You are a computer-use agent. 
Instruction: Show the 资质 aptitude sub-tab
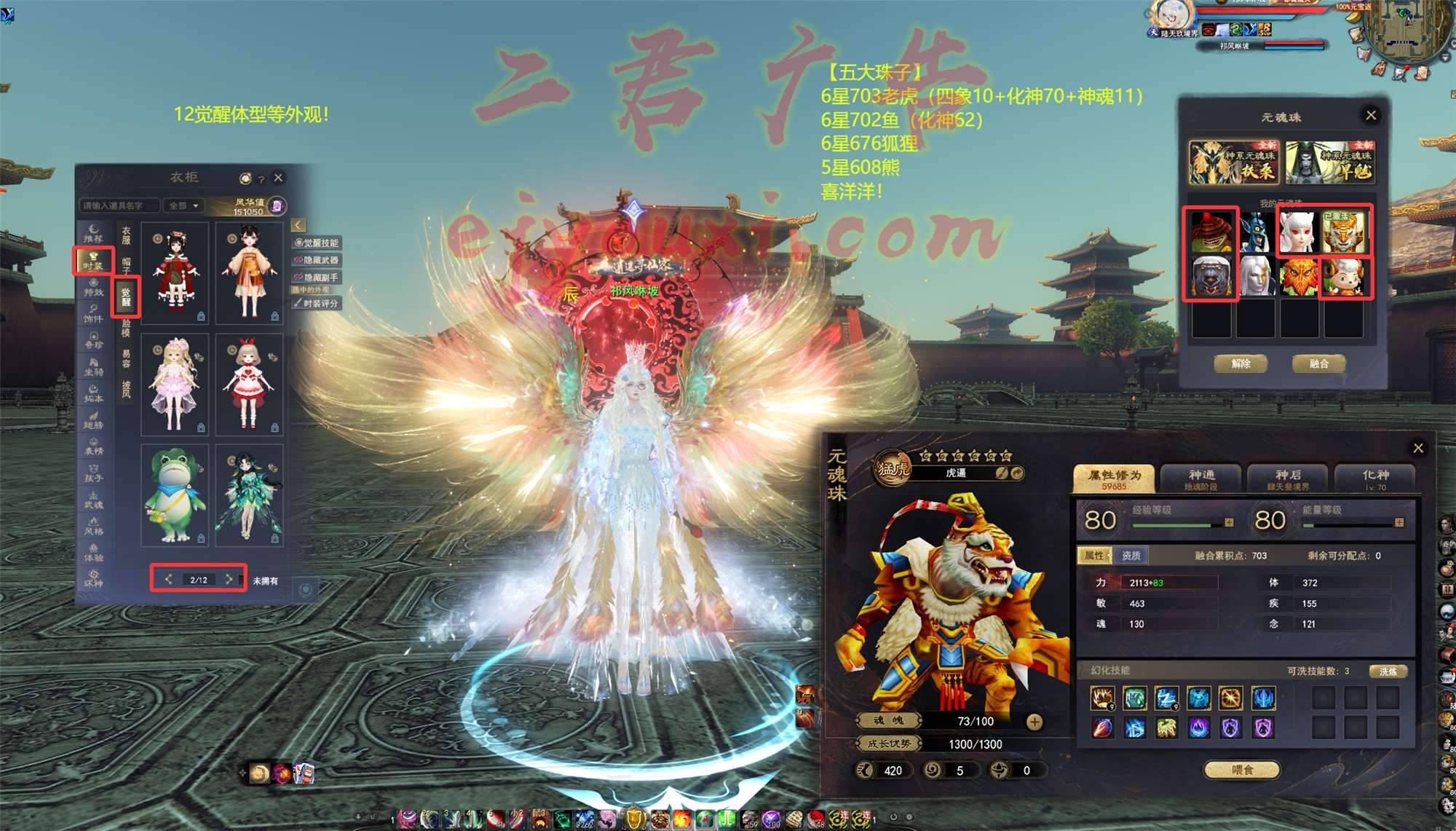[1131, 556]
